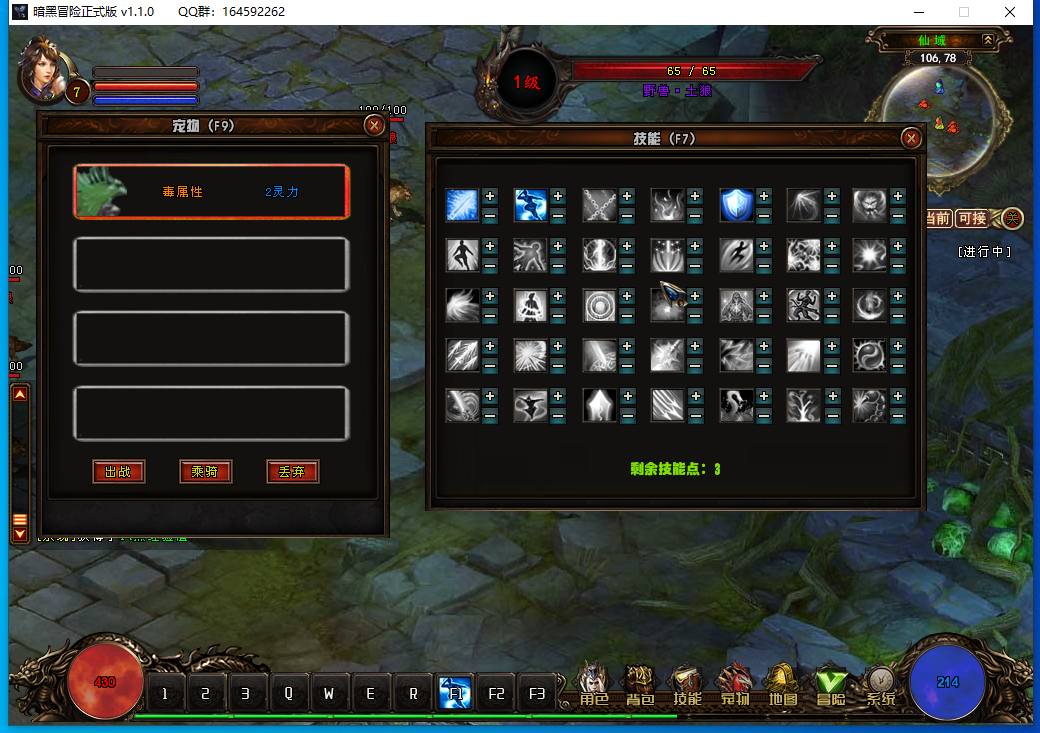The width and height of the screenshot is (1040, 733).
Task: Open the adventure menu (冒险)
Action: [x=831, y=685]
